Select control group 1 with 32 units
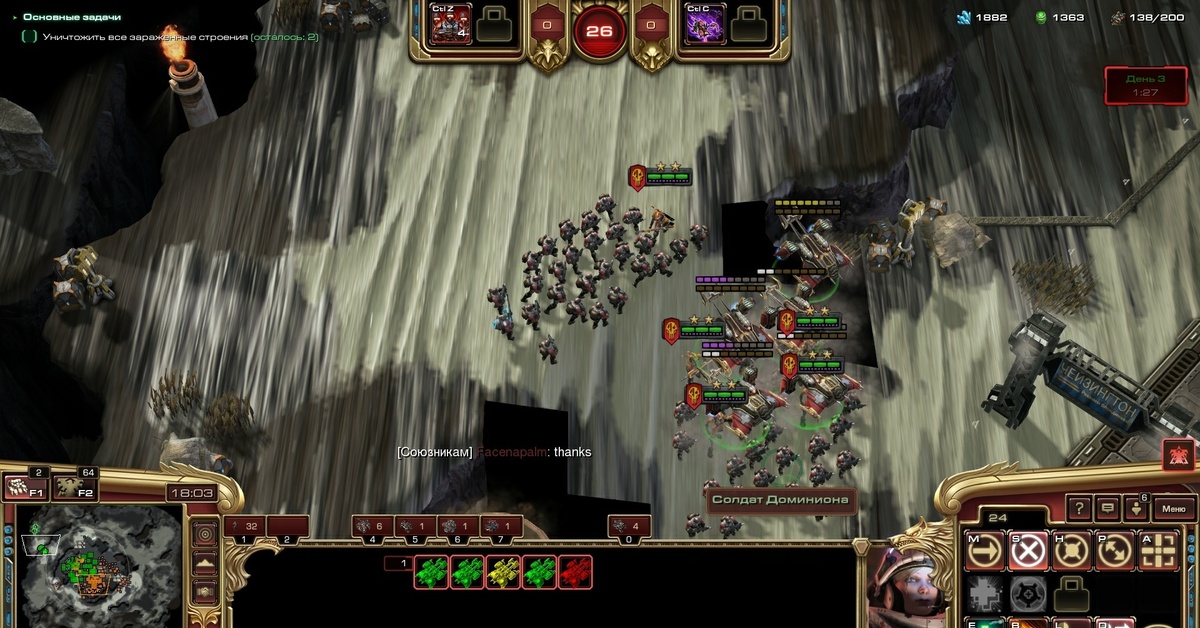 click(244, 526)
